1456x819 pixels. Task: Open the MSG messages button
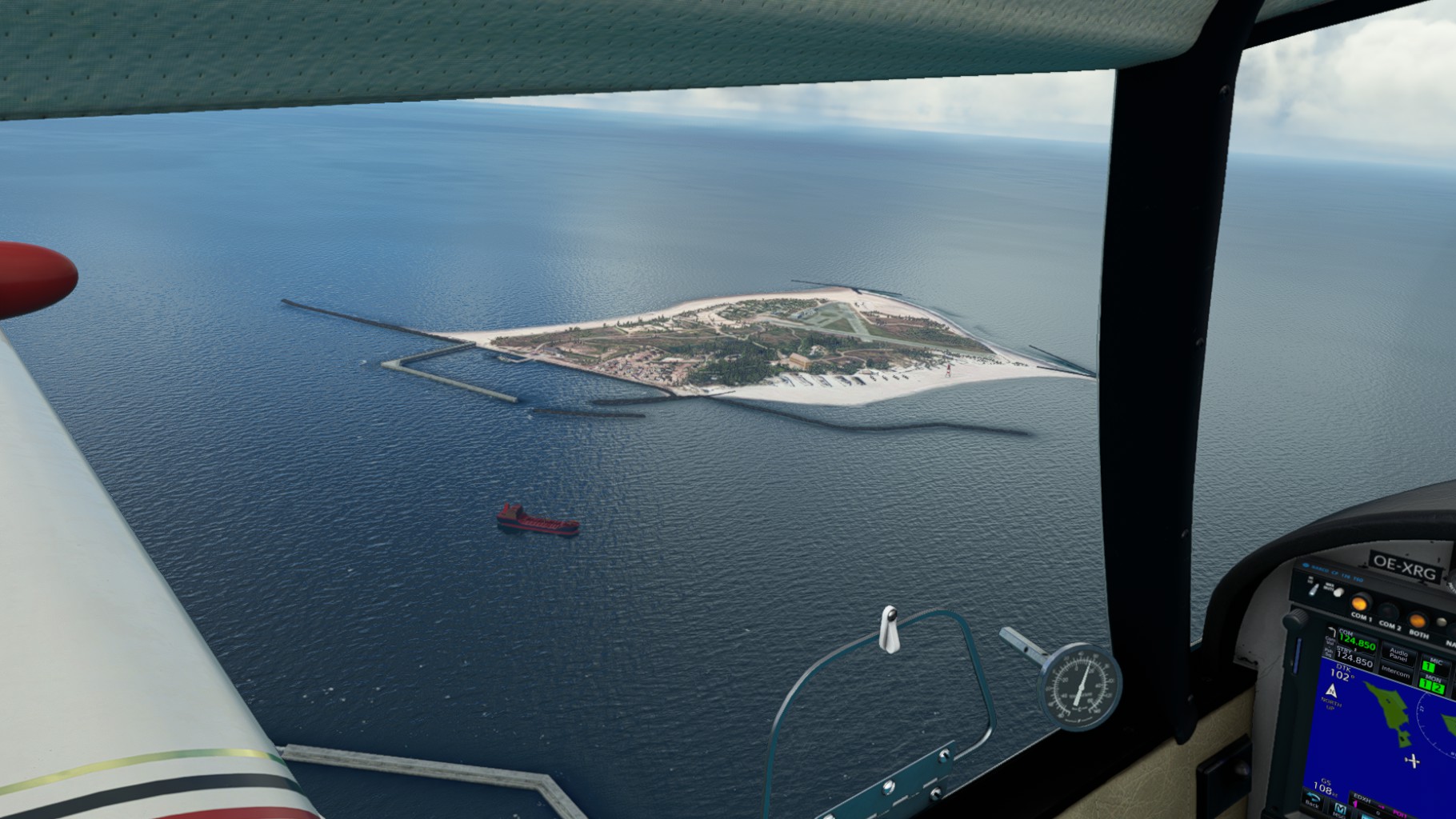tap(1340, 810)
